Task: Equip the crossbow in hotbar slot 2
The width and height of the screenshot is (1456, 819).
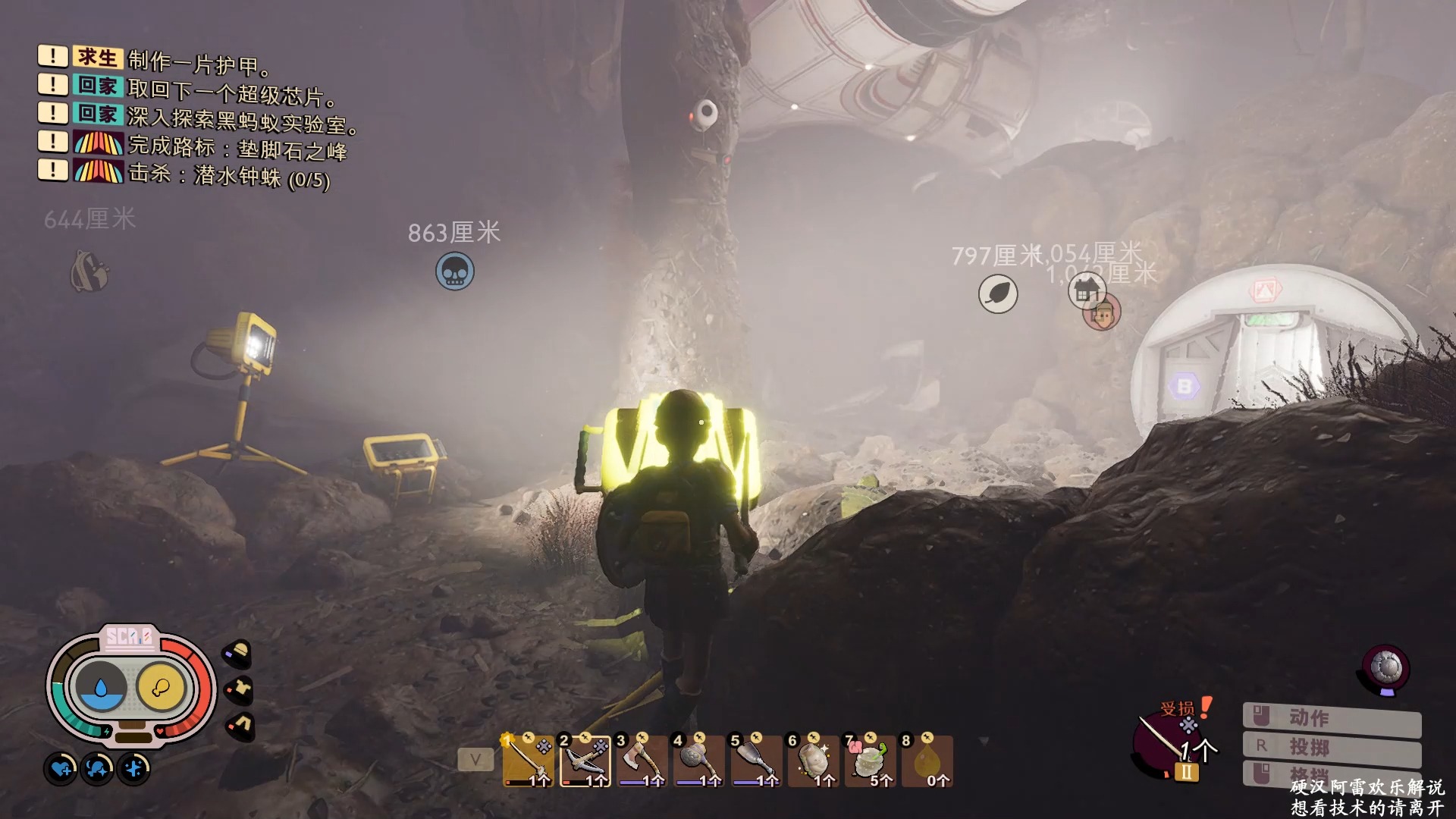Action: tap(585, 761)
